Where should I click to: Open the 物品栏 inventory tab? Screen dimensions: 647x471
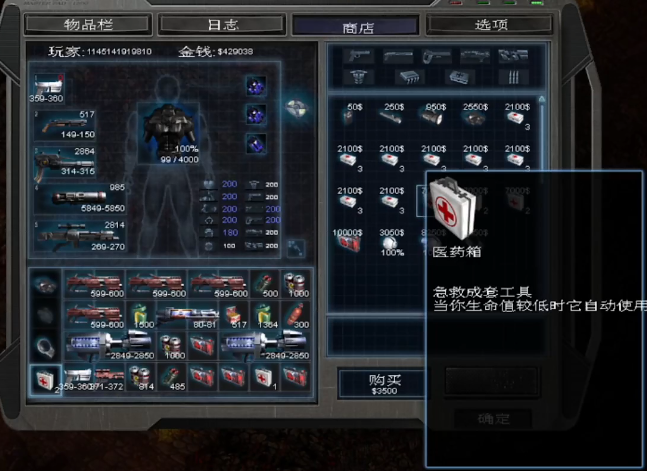pyautogui.click(x=93, y=23)
